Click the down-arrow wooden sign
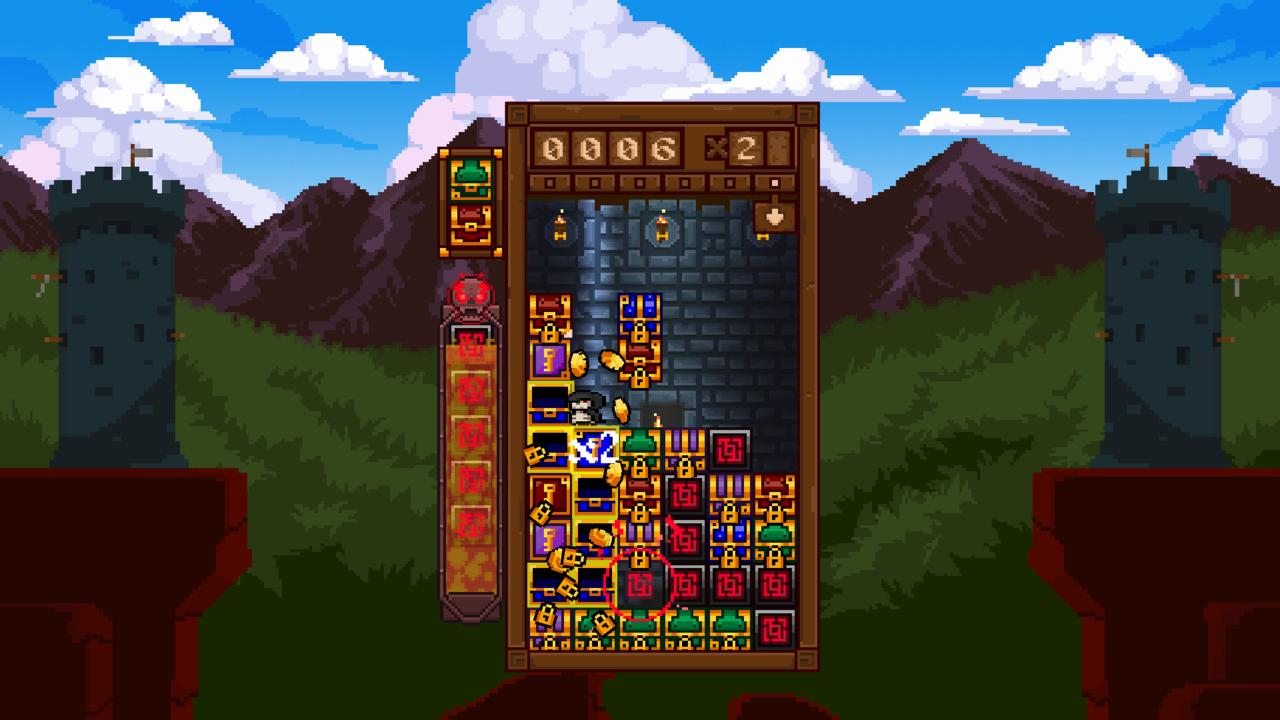Viewport: 1280px width, 720px height. (x=774, y=216)
